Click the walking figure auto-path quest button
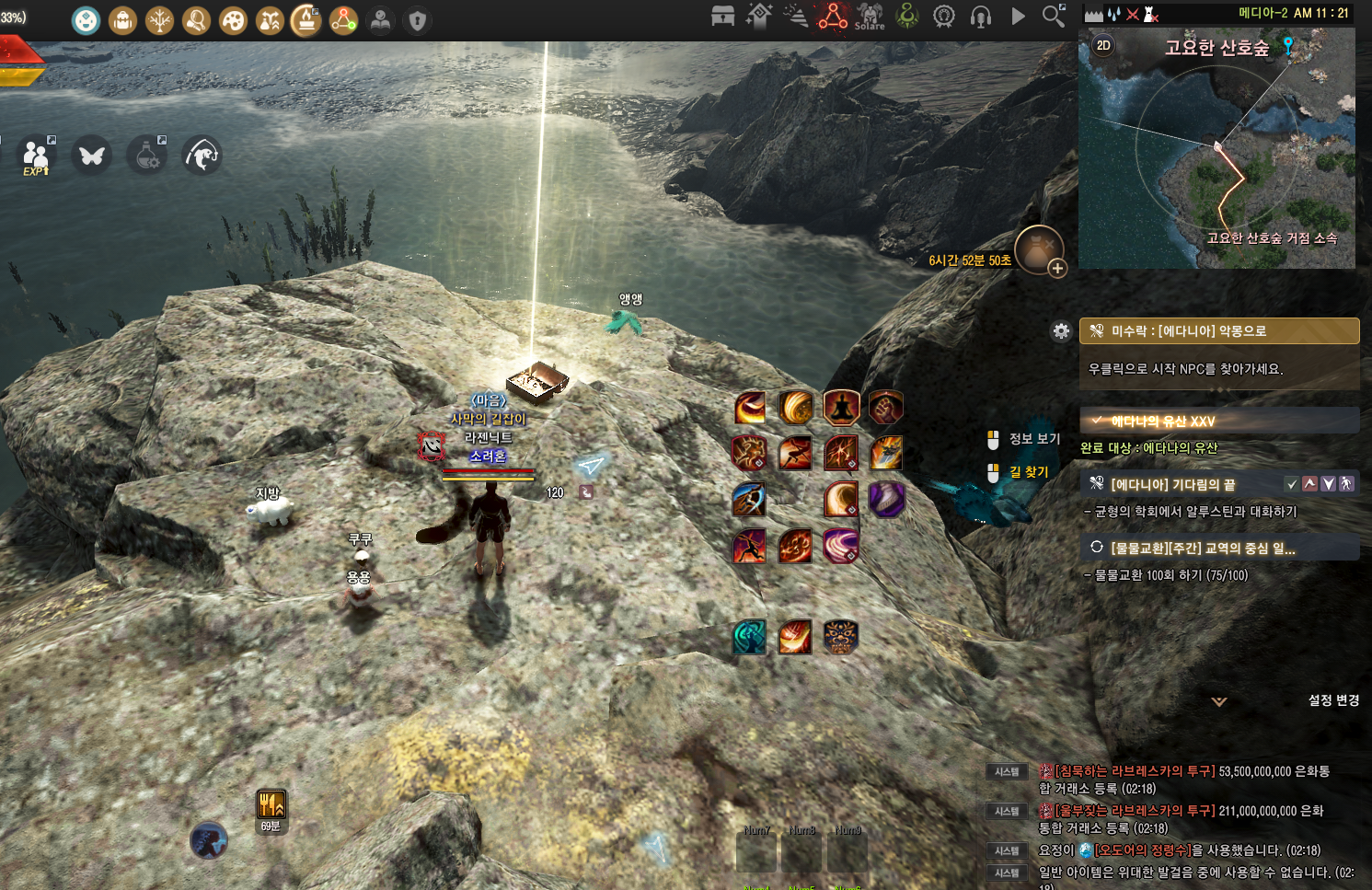This screenshot has width=1372, height=890. click(1346, 483)
